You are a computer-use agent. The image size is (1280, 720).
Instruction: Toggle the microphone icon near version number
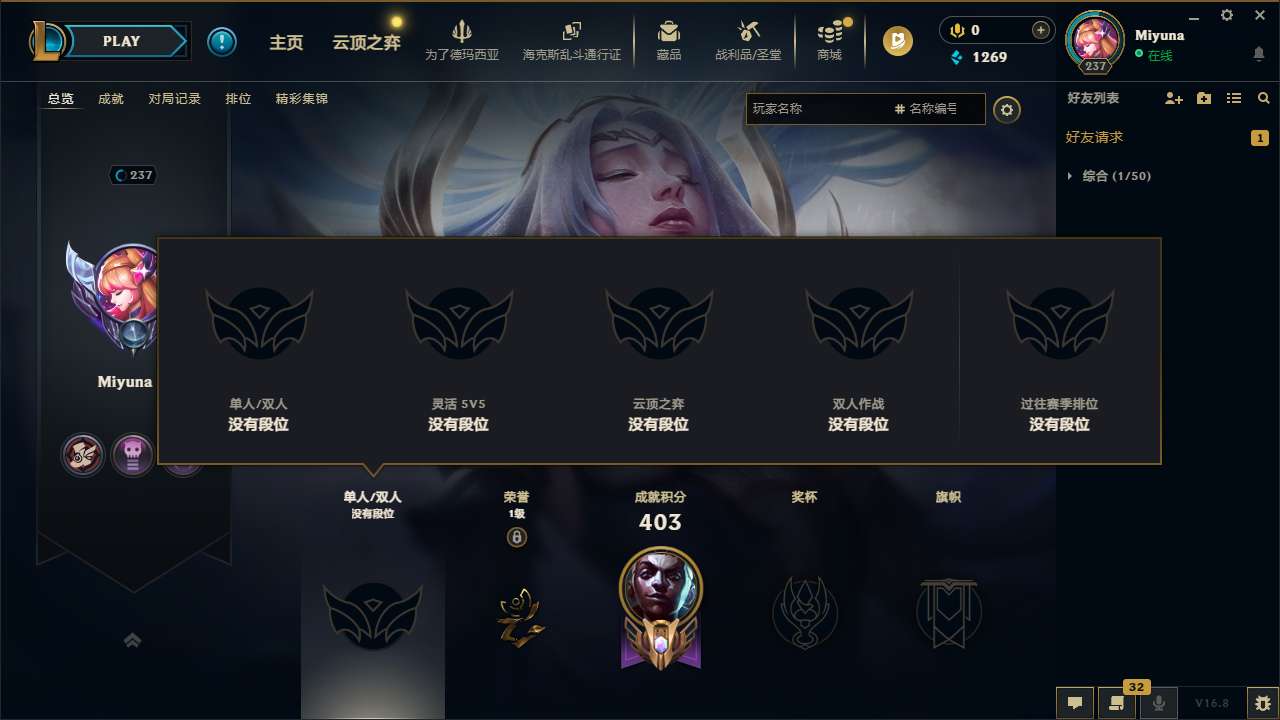(x=1158, y=703)
